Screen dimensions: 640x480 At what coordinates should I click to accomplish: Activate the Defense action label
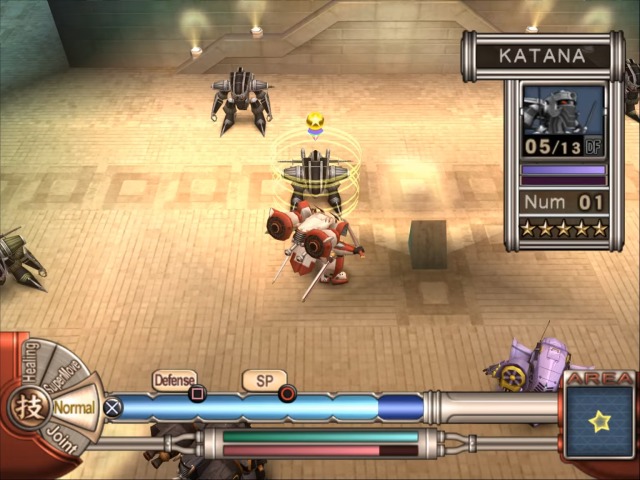pos(174,380)
